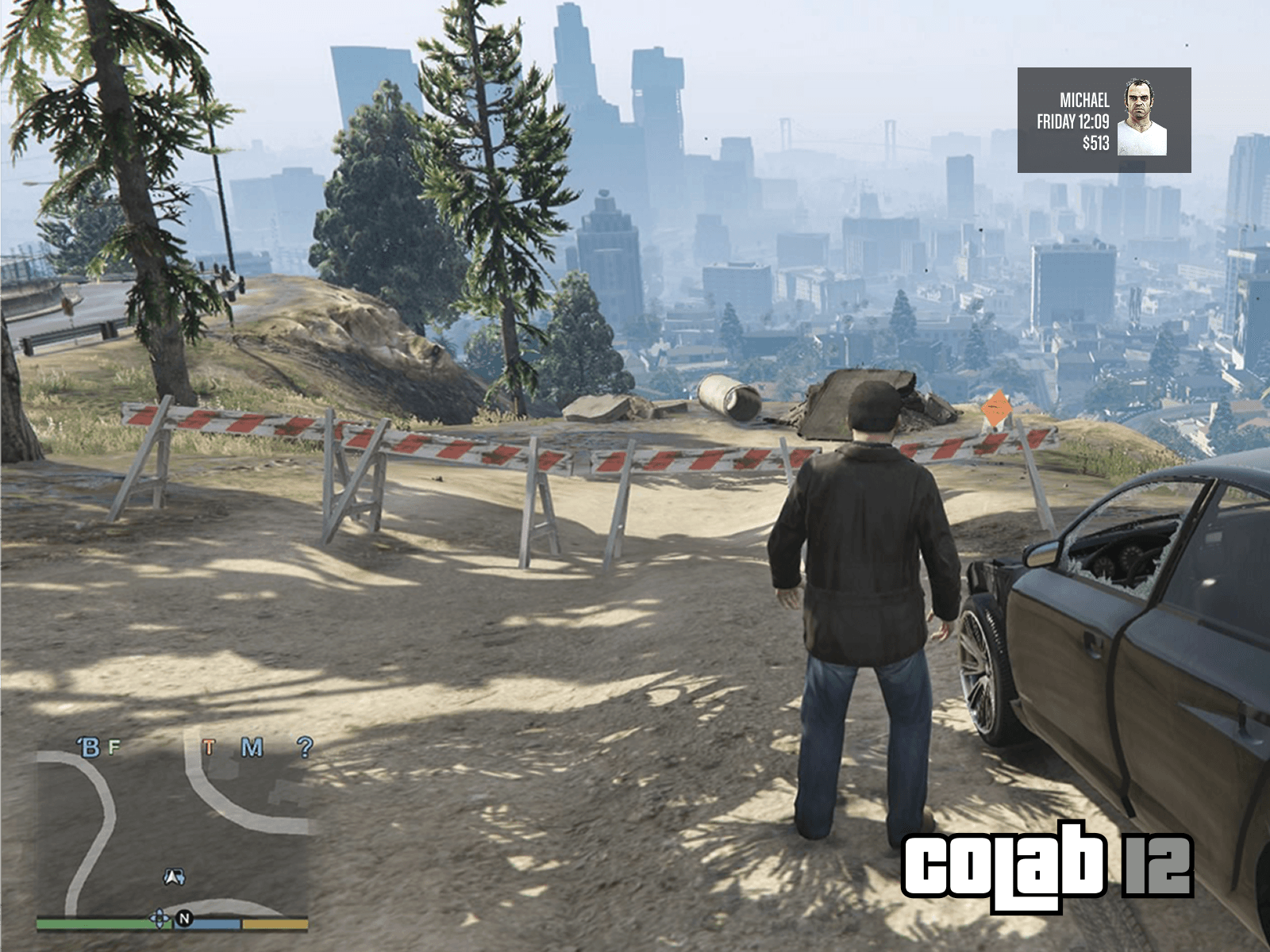Click the blue M Michael blip on minimap
Screen dimensions: 1270x952
[x=252, y=747]
